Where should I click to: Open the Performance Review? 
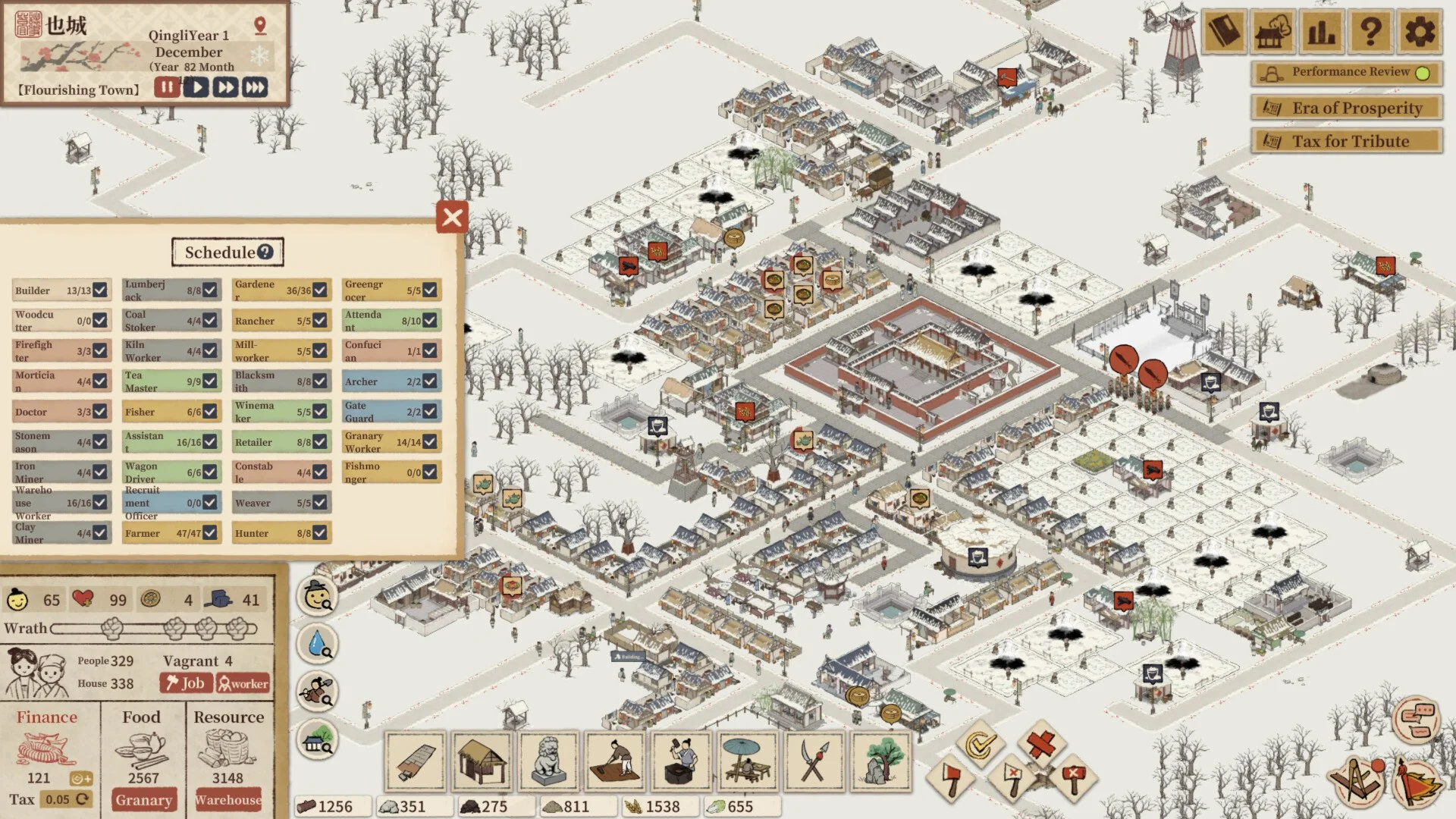(1346, 73)
